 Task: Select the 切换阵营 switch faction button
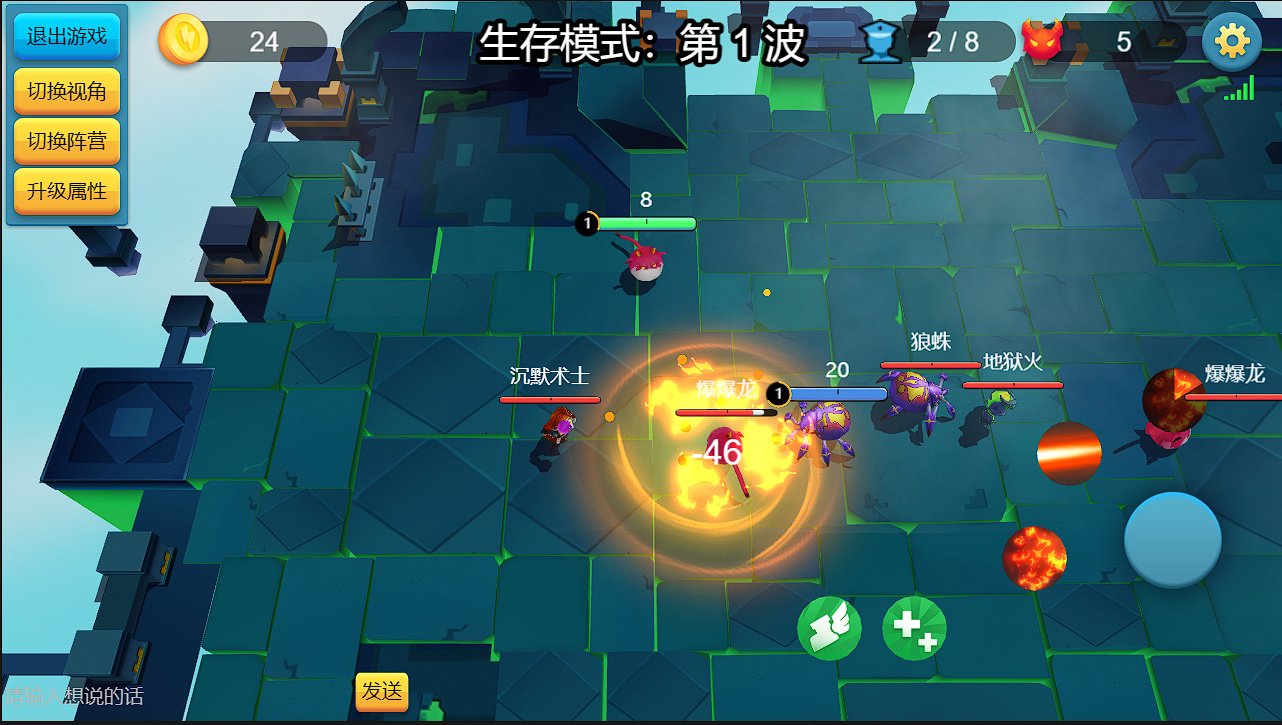pyautogui.click(x=66, y=141)
